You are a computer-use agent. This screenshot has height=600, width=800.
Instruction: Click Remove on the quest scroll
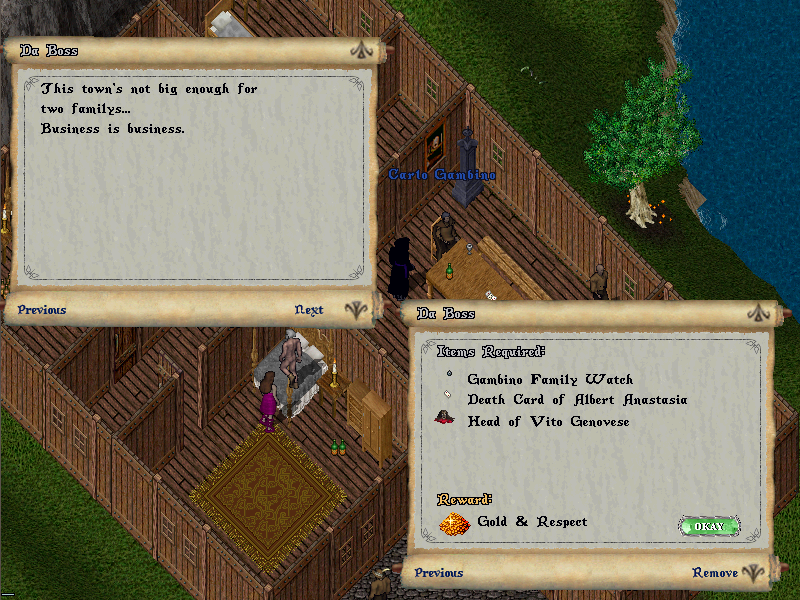(x=714, y=573)
